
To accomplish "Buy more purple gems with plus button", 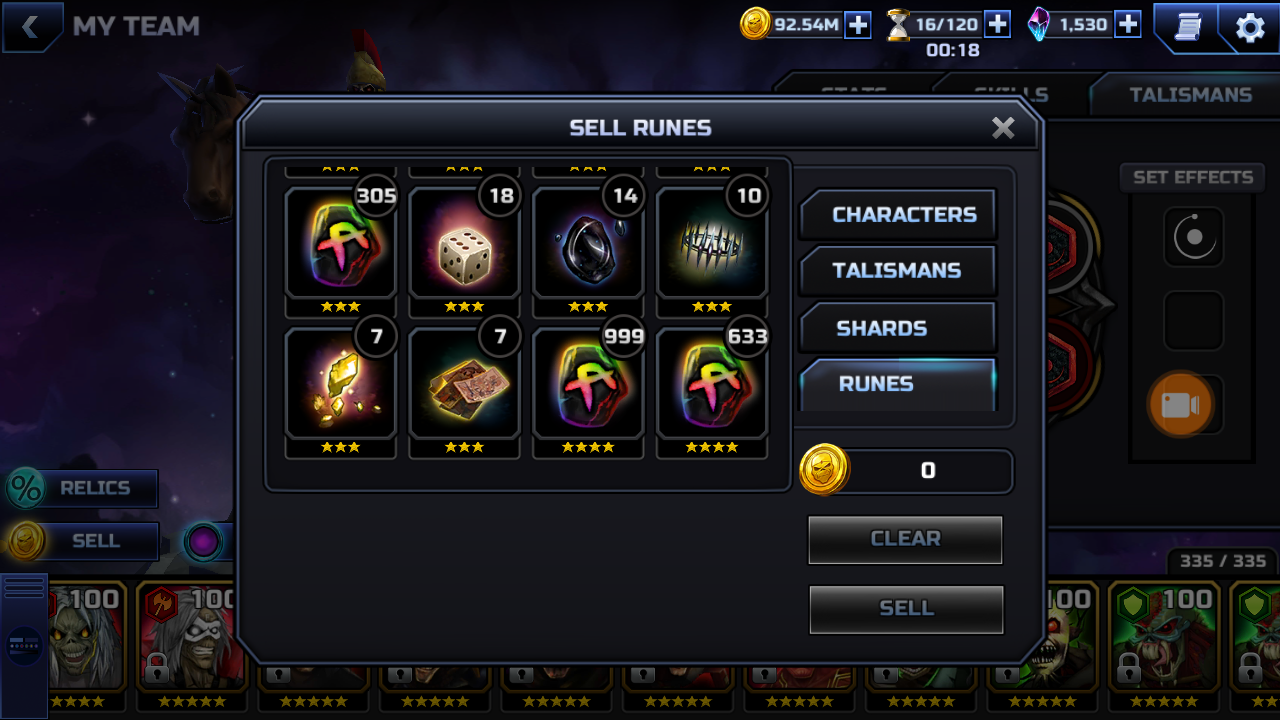I will click(x=1128, y=25).
